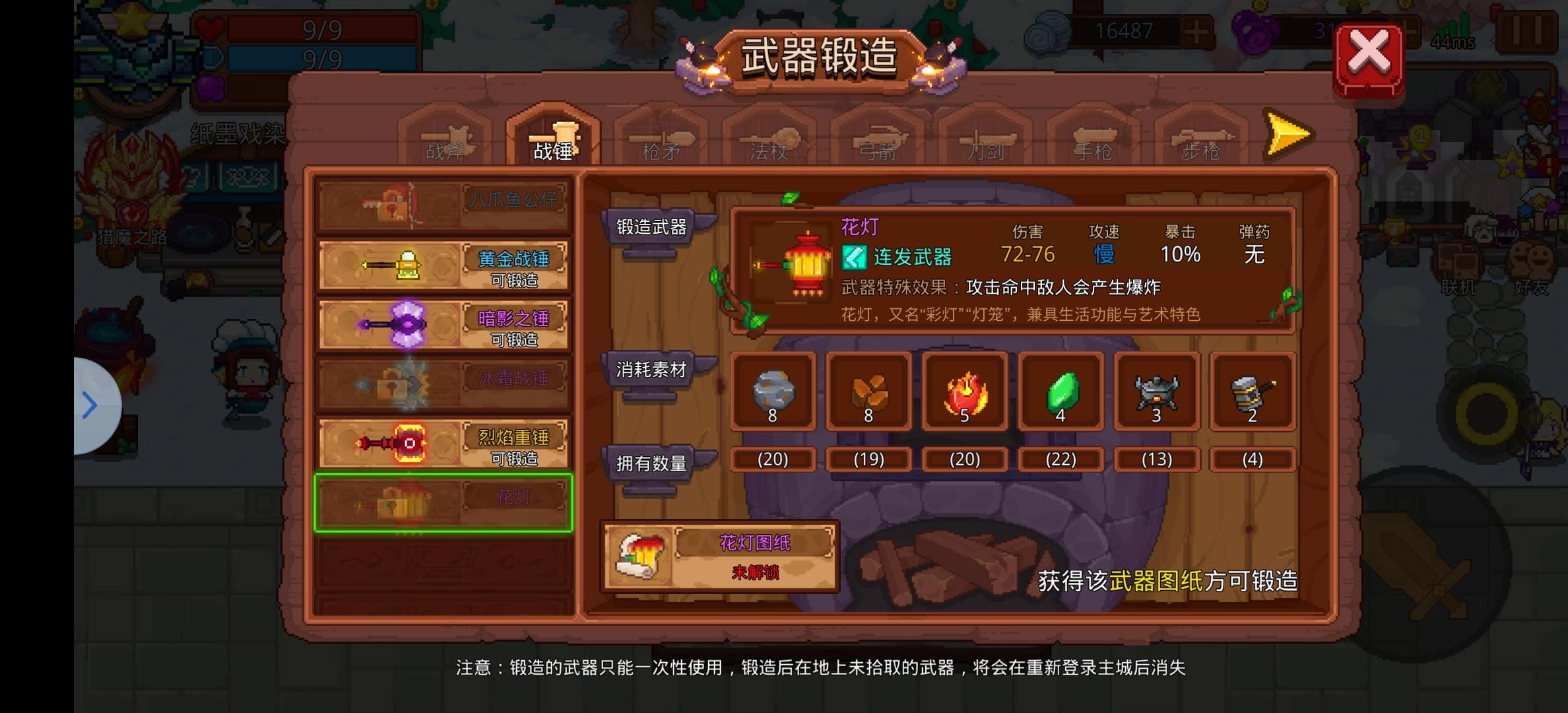Select the 冰霜战锤 entry in weapon list
1568x713 pixels.
click(442, 382)
